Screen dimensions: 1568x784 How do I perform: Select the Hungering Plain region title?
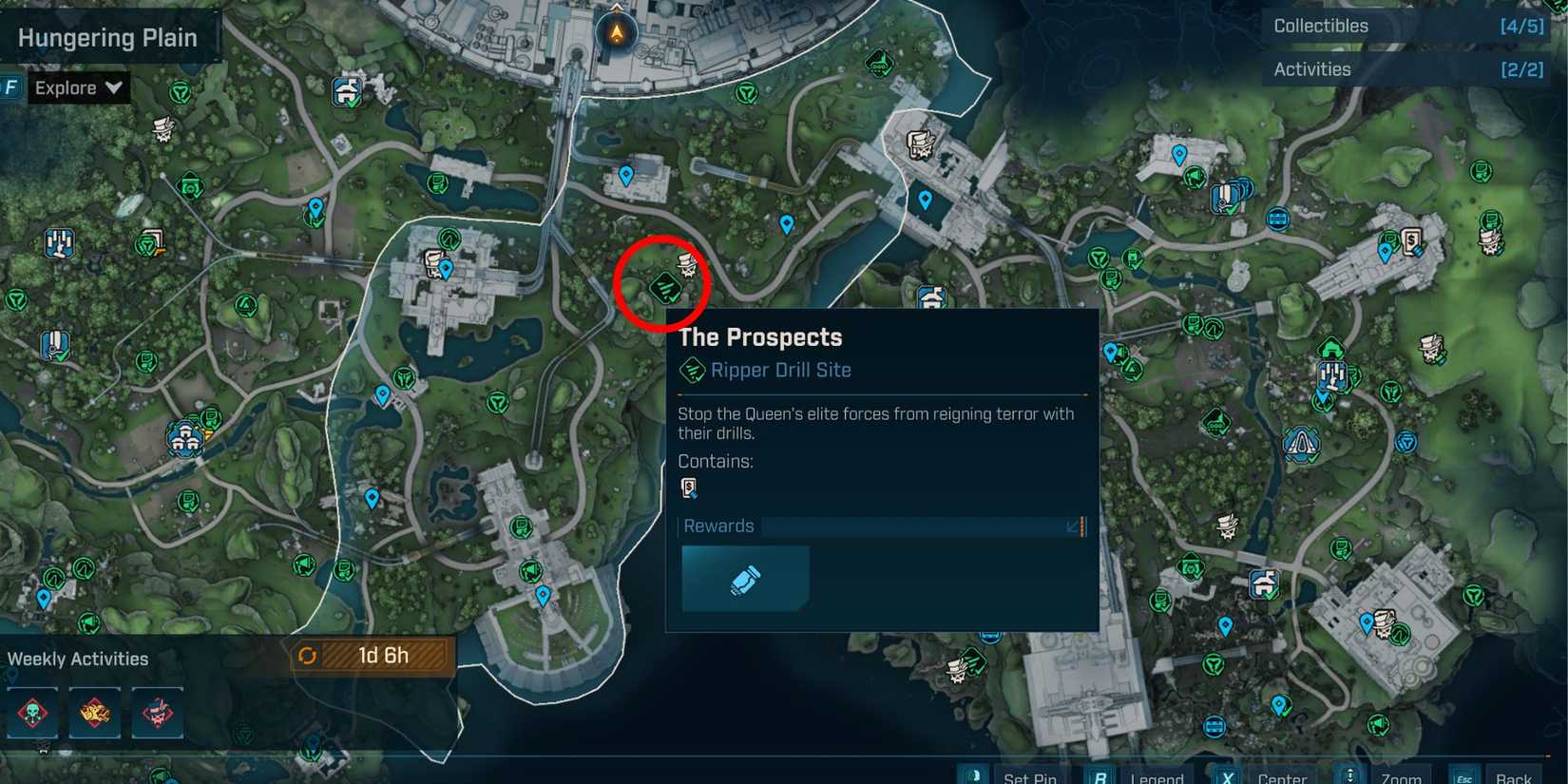[105, 37]
